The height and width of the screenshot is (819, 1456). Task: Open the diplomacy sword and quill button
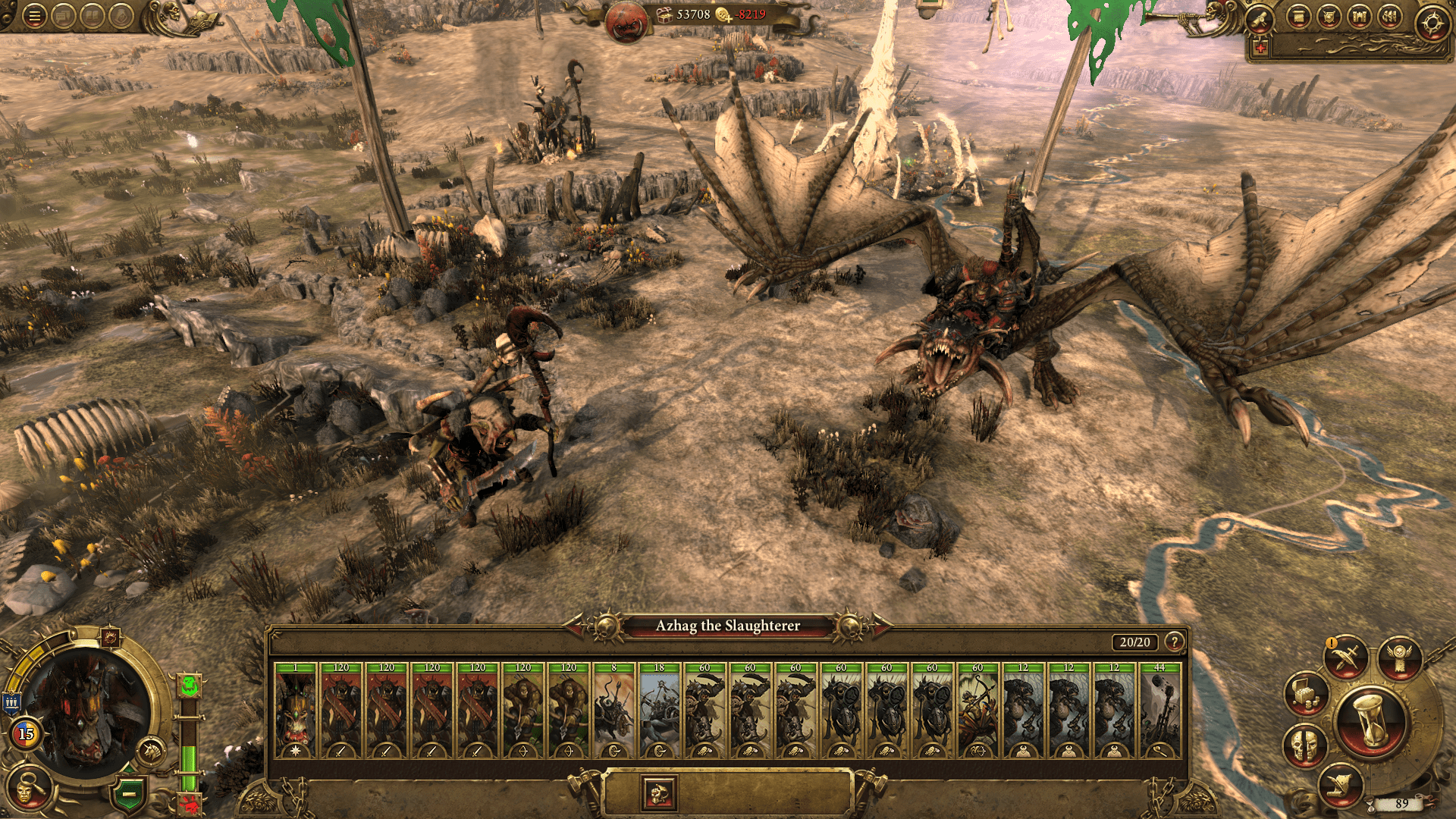point(1346,657)
